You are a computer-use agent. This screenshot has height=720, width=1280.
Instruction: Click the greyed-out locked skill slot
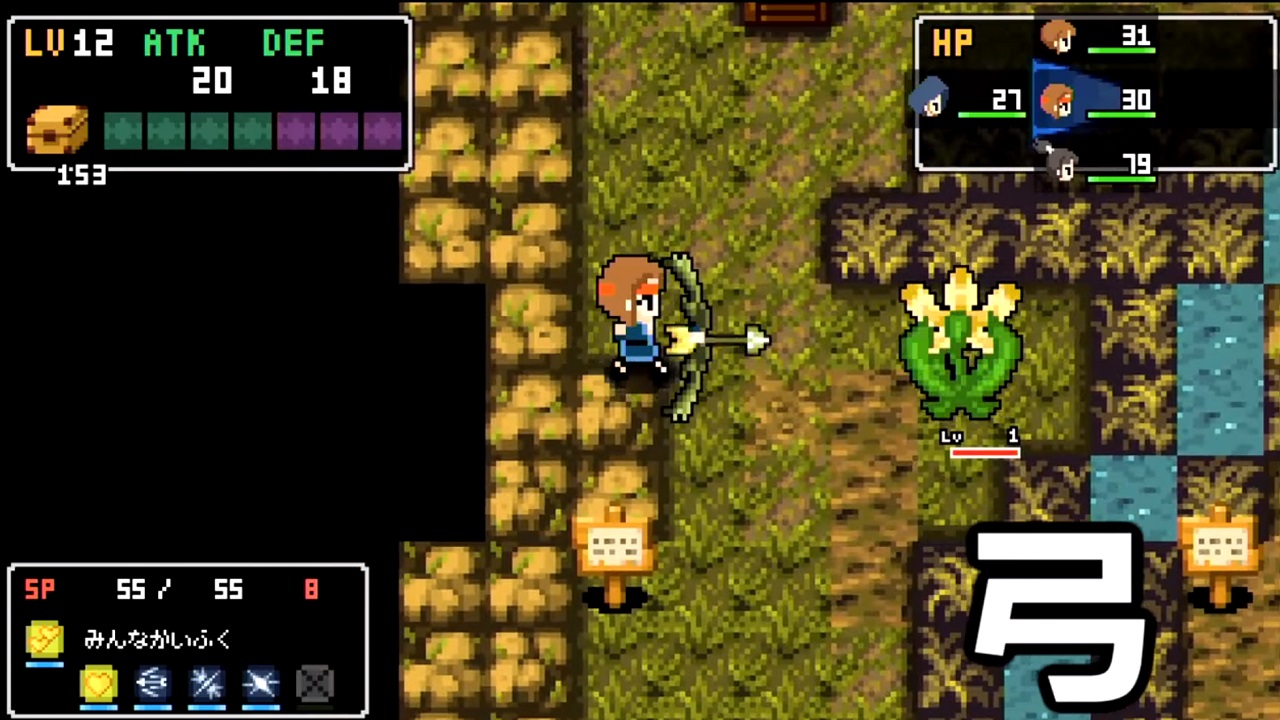click(315, 684)
